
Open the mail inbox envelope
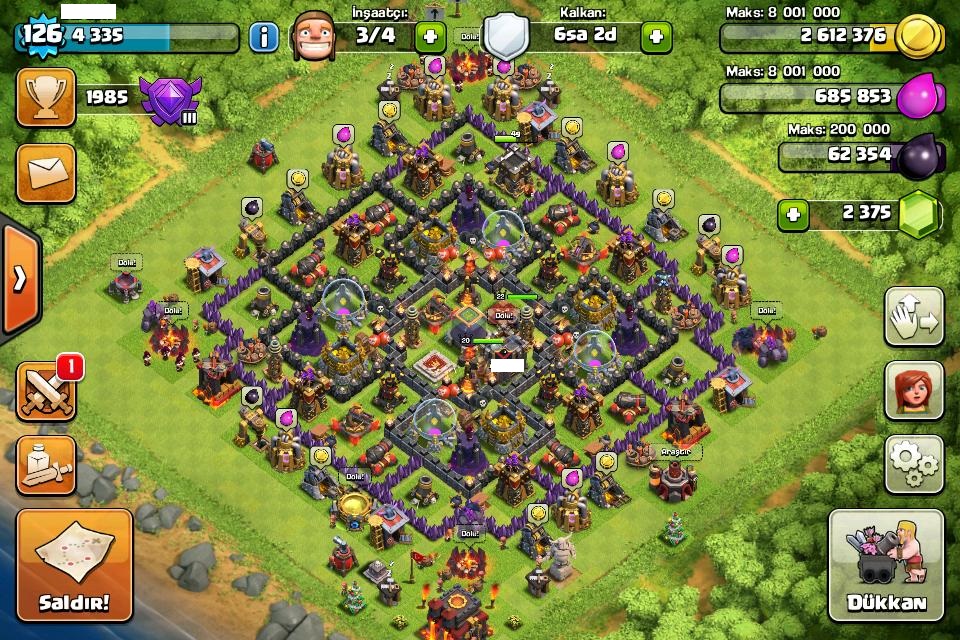coord(45,172)
